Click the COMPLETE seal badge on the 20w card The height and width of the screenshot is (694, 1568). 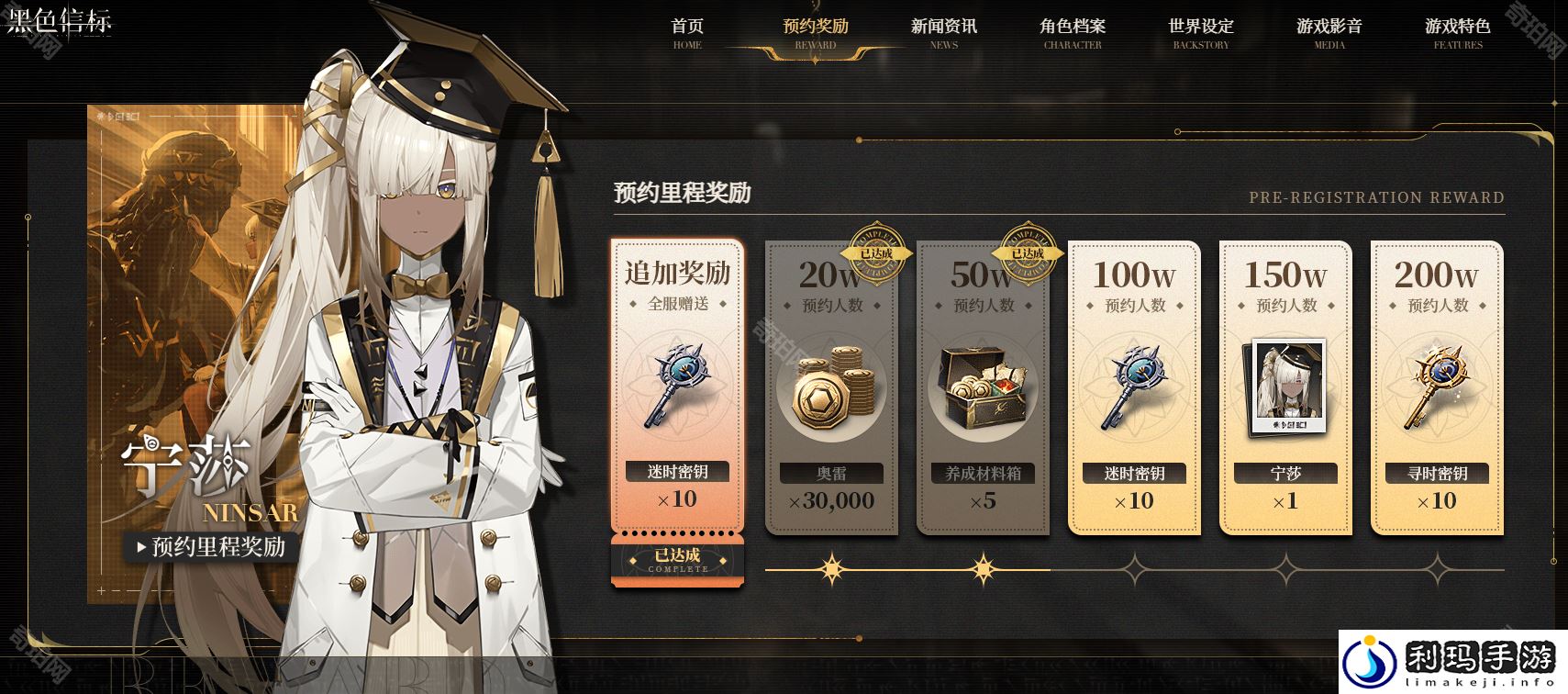[x=877, y=254]
